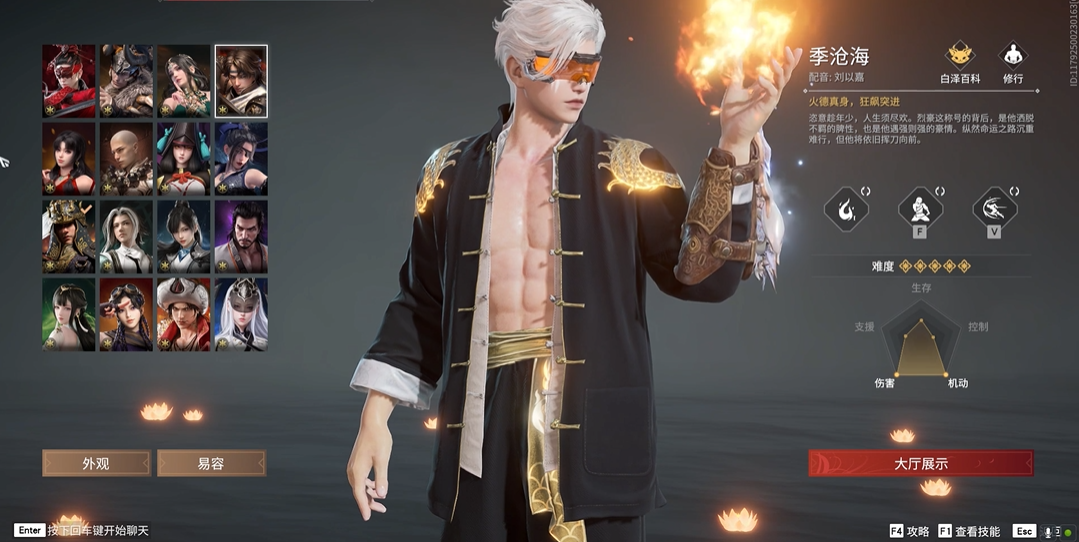Image resolution: width=1079 pixels, height=542 pixels.
Task: Select the eyepatch woman hero portrait
Action: 241,159
